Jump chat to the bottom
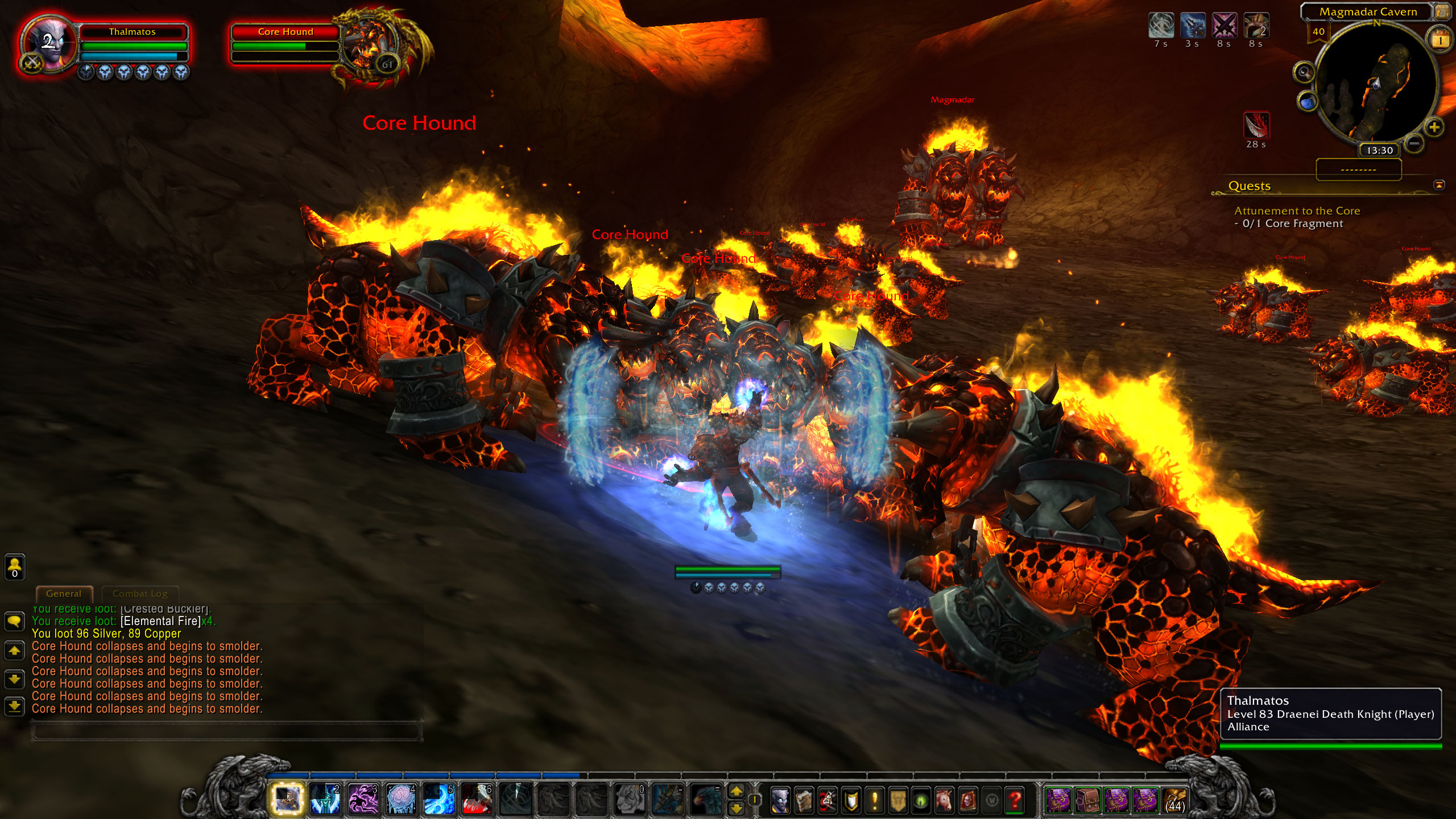The image size is (1456, 819). tap(14, 706)
